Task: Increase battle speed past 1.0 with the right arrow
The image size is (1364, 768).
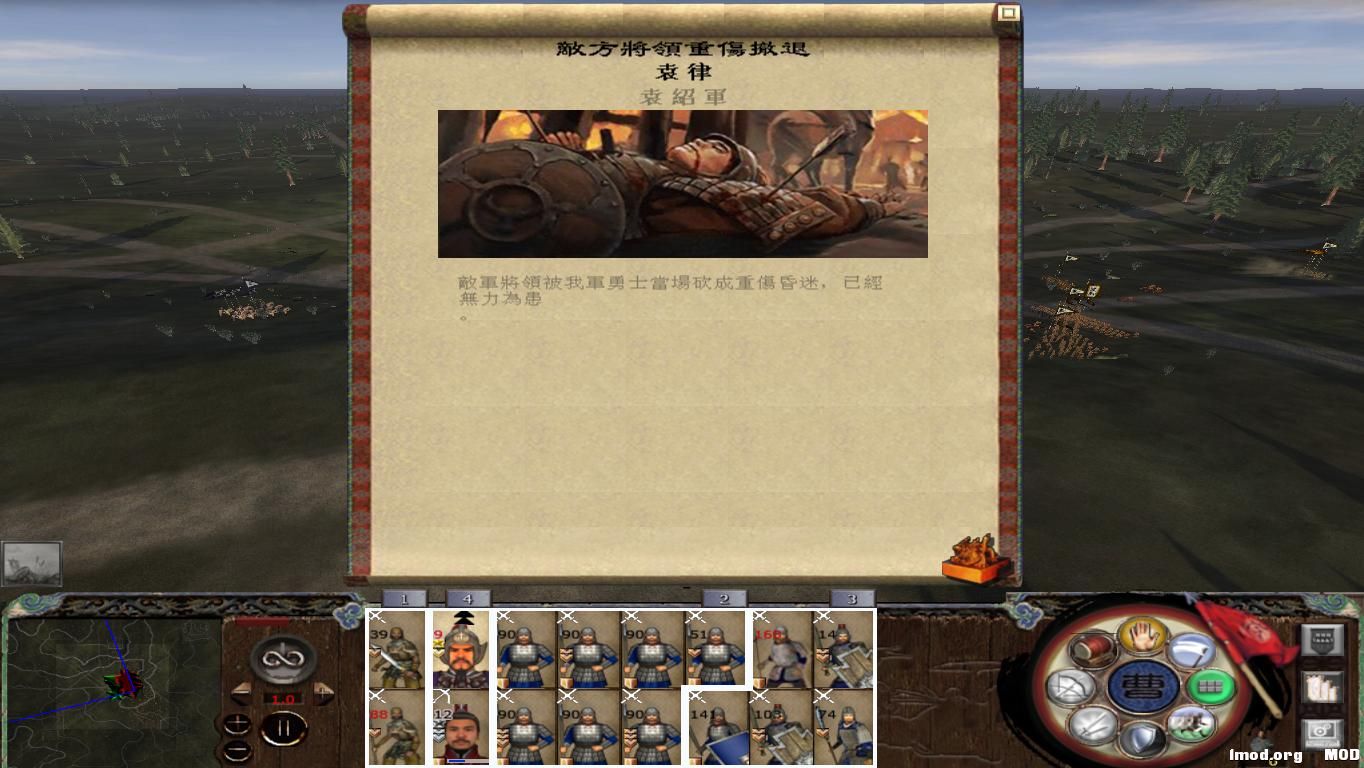Action: click(x=322, y=694)
